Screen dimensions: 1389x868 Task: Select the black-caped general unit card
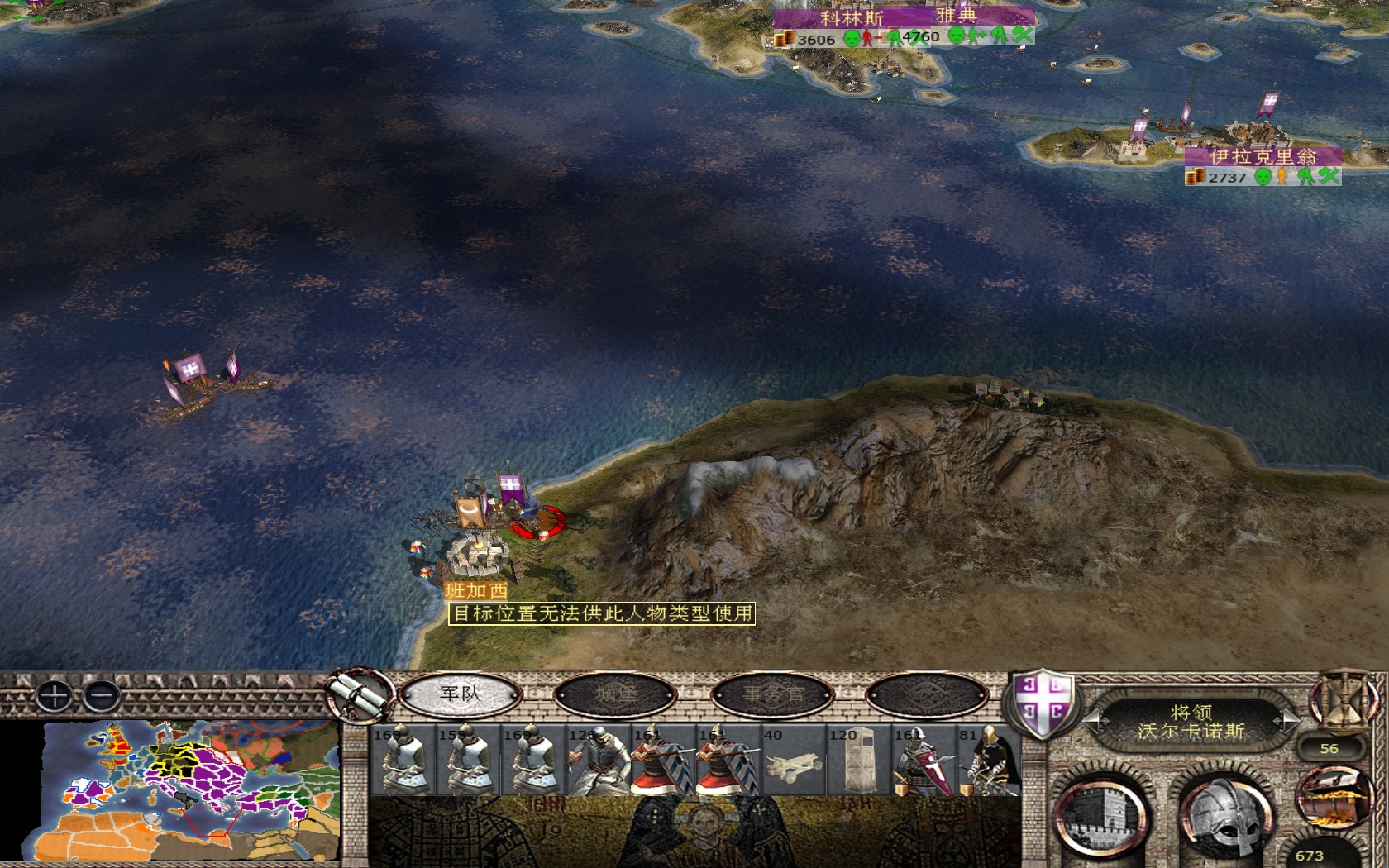988,761
